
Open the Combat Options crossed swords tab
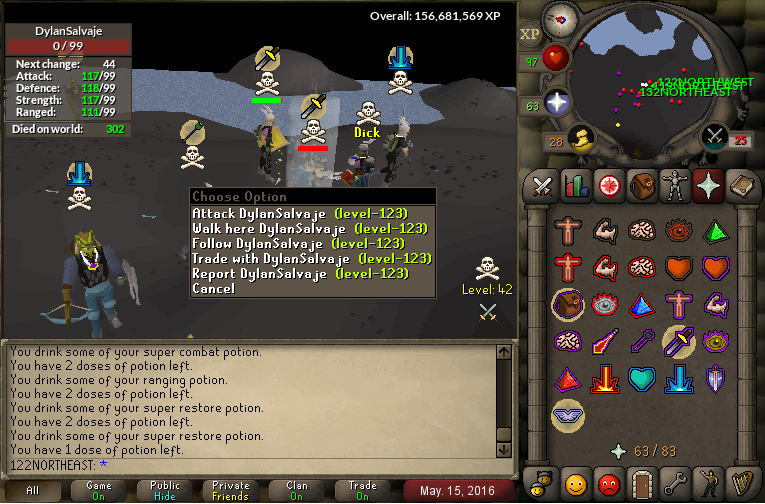point(542,185)
